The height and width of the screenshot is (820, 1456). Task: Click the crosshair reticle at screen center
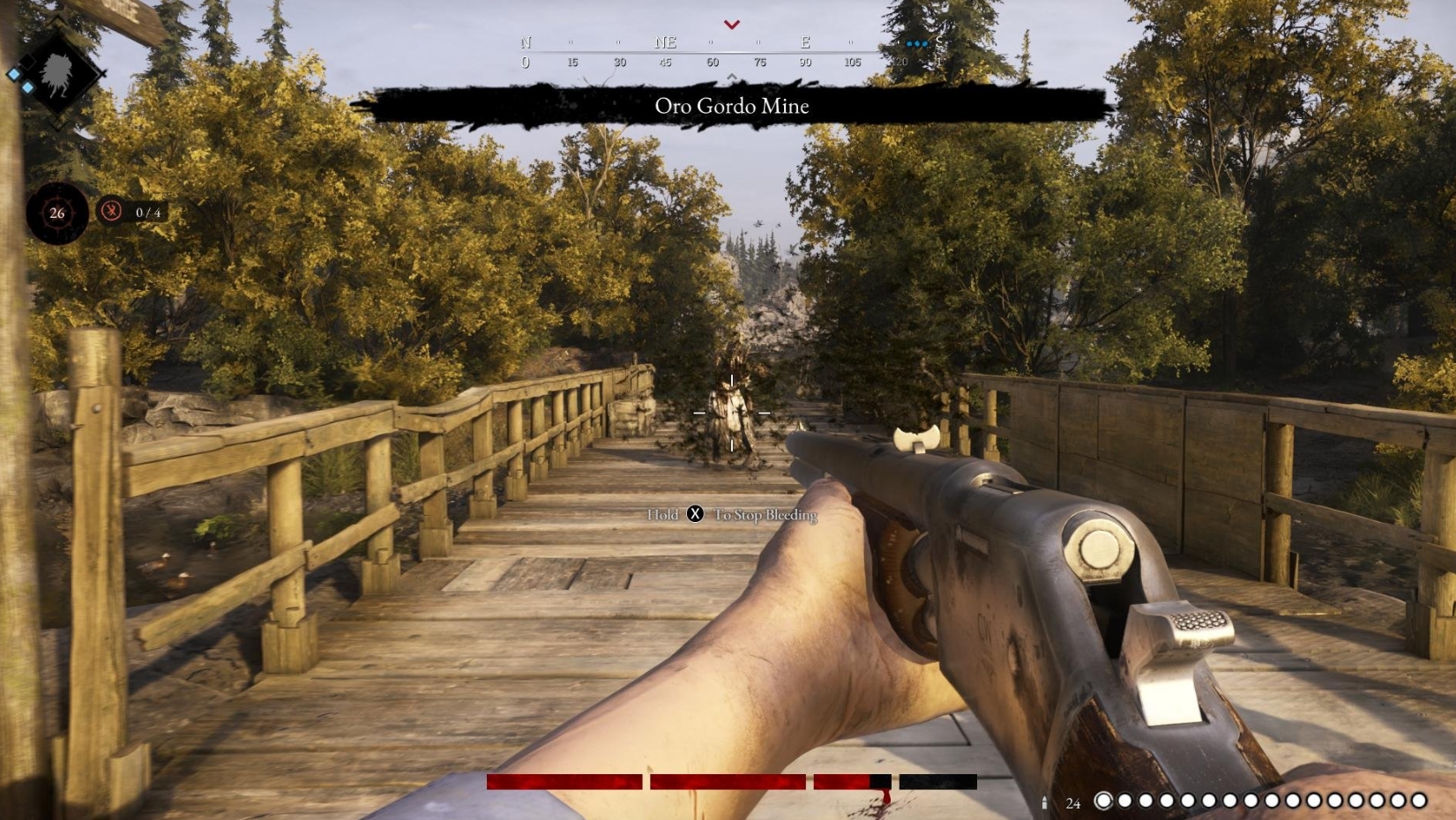click(730, 414)
